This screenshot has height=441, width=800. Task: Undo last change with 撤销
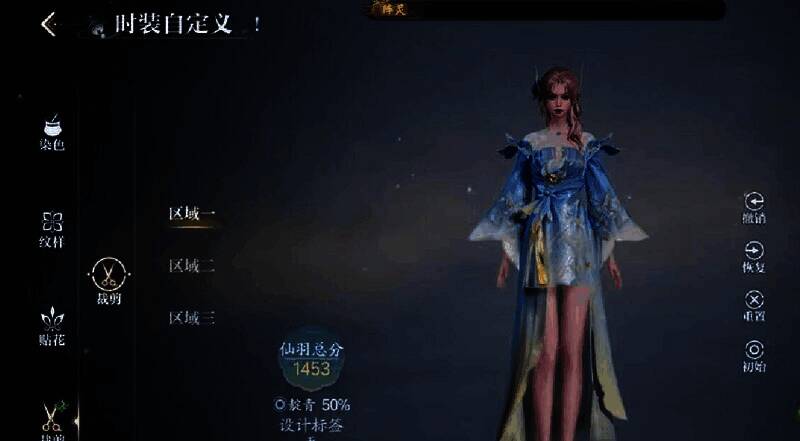tap(754, 207)
